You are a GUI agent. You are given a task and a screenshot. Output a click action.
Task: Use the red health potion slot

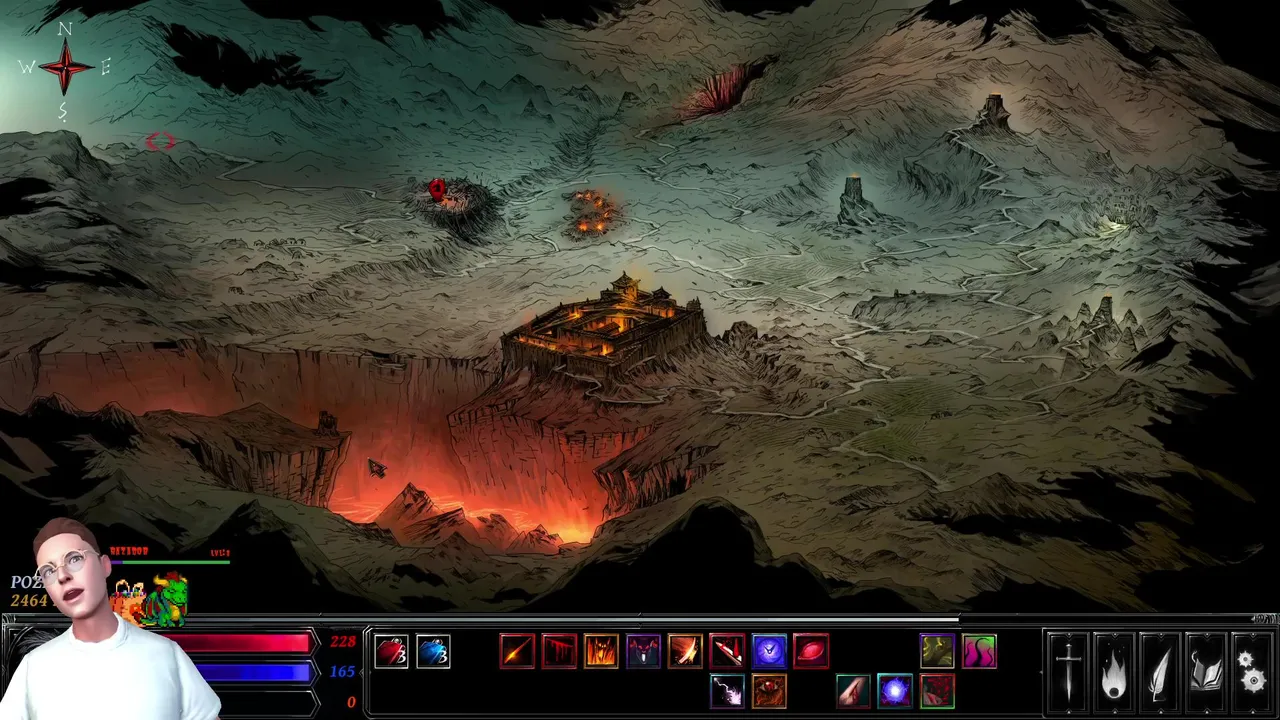(x=391, y=652)
